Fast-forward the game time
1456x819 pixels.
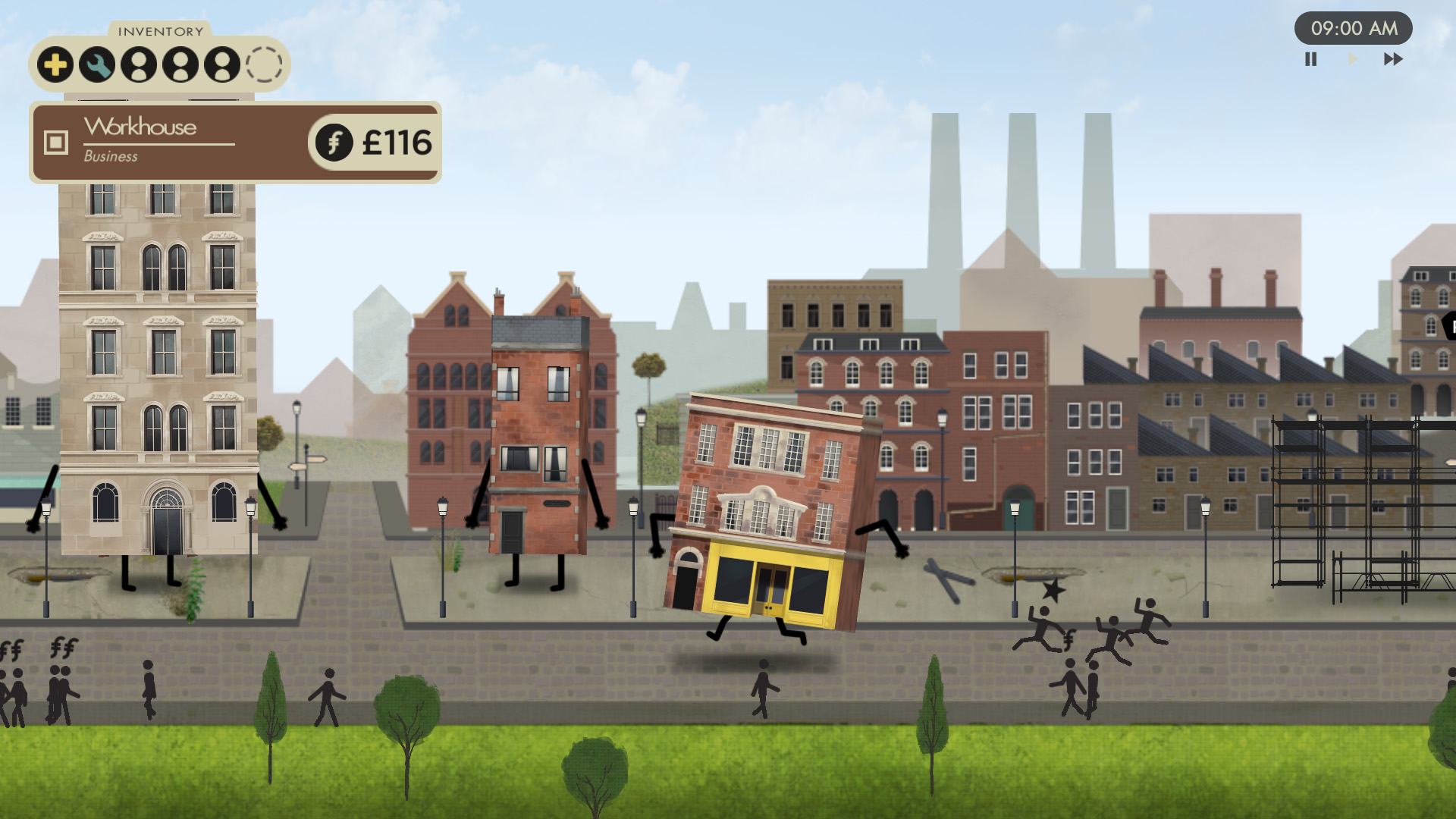[1393, 59]
